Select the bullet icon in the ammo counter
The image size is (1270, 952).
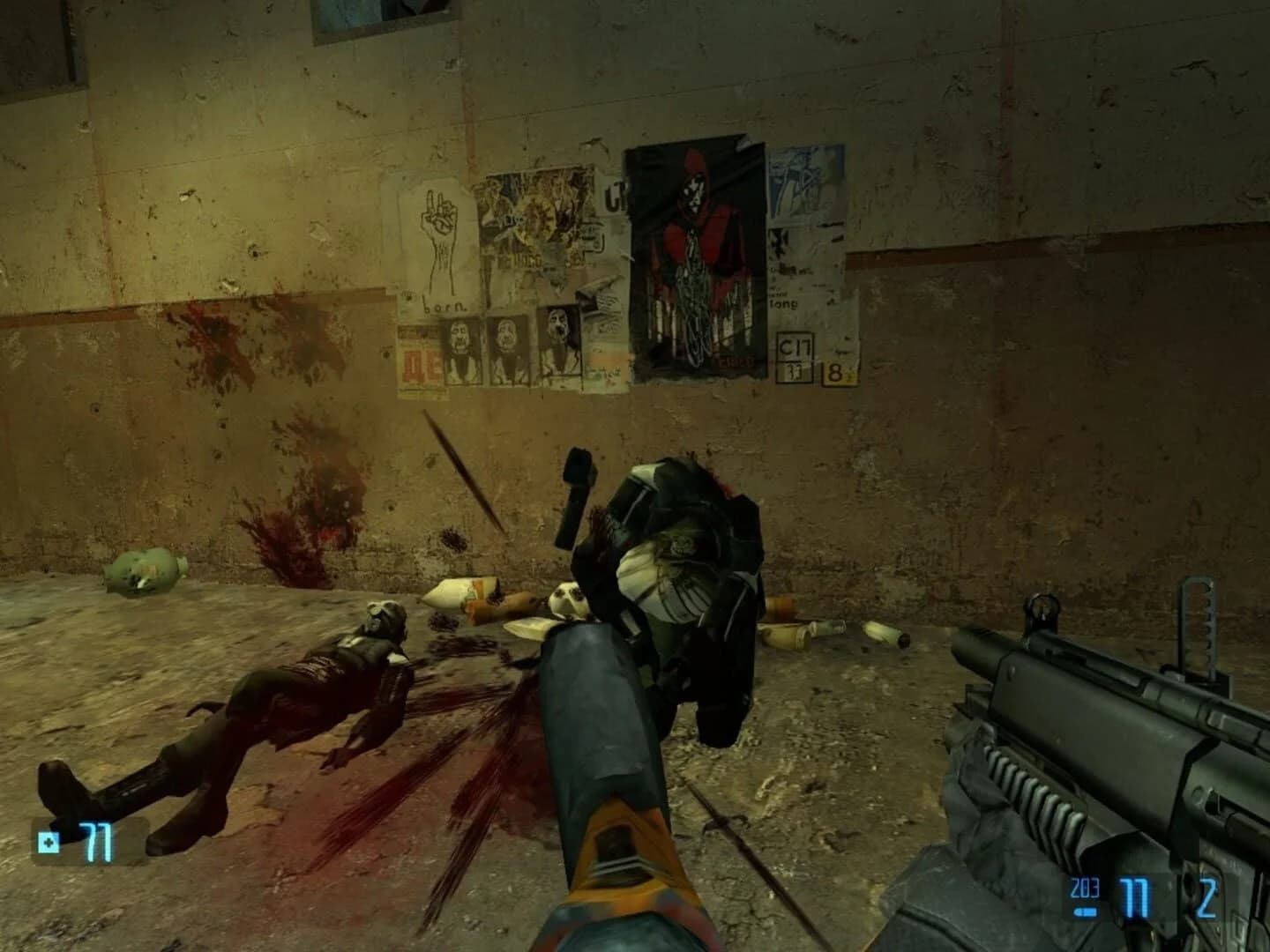(1085, 911)
